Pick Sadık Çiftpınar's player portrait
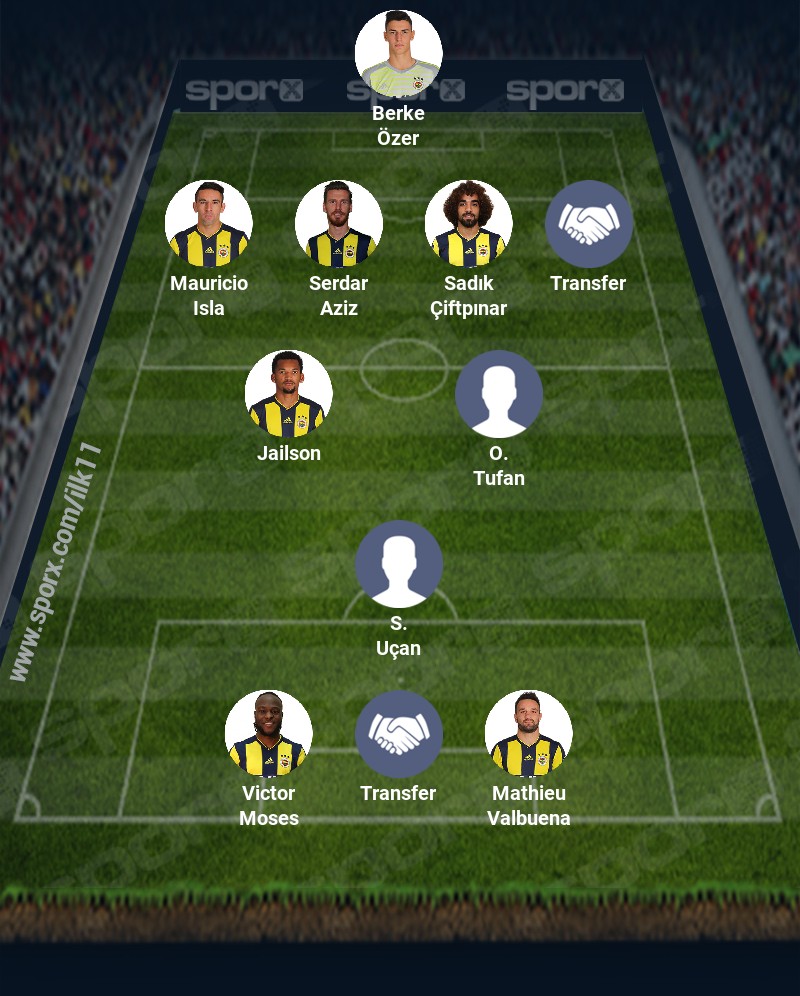 pos(468,224)
